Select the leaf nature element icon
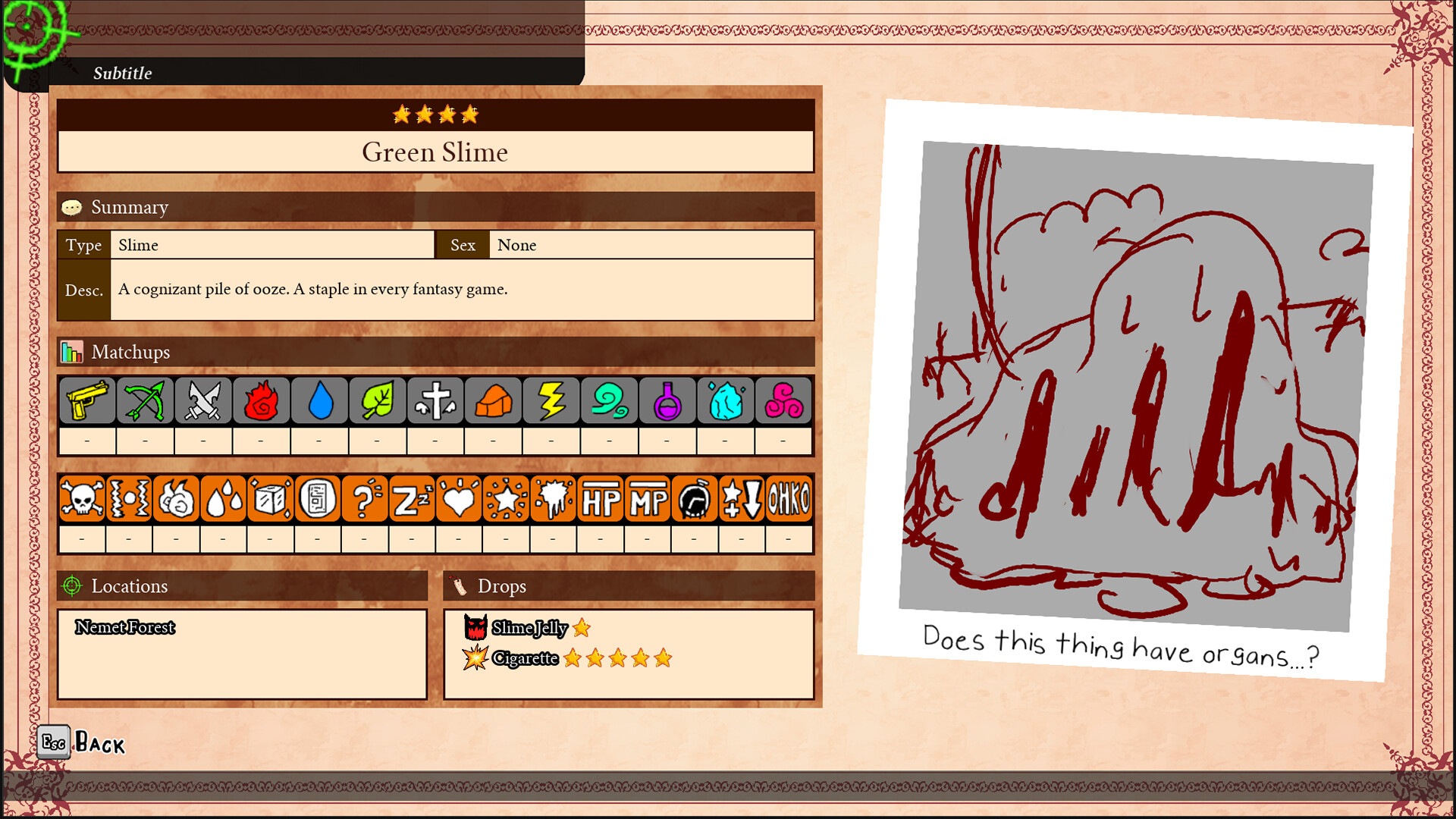Screen dimensions: 1456x819 (x=377, y=400)
